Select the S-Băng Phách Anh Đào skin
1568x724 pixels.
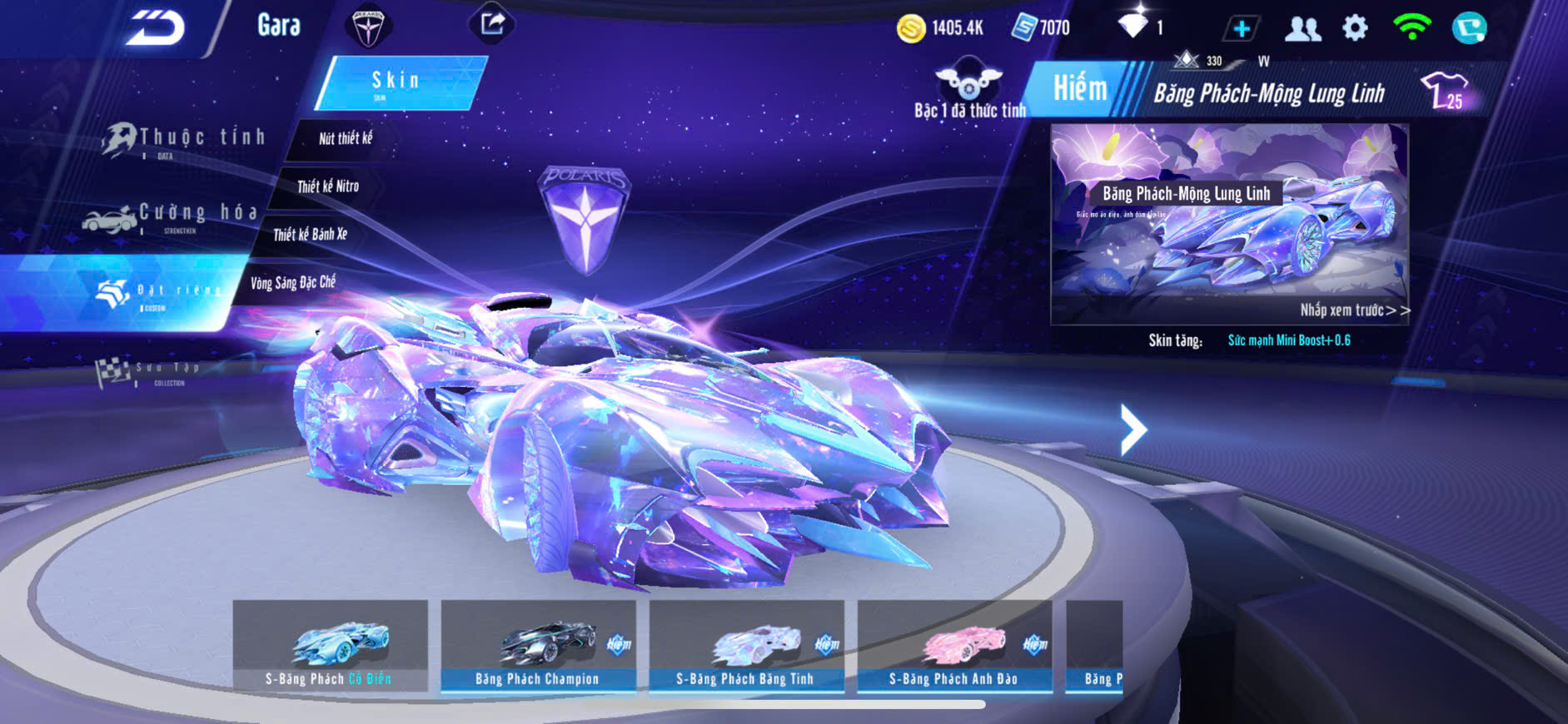pos(954,647)
